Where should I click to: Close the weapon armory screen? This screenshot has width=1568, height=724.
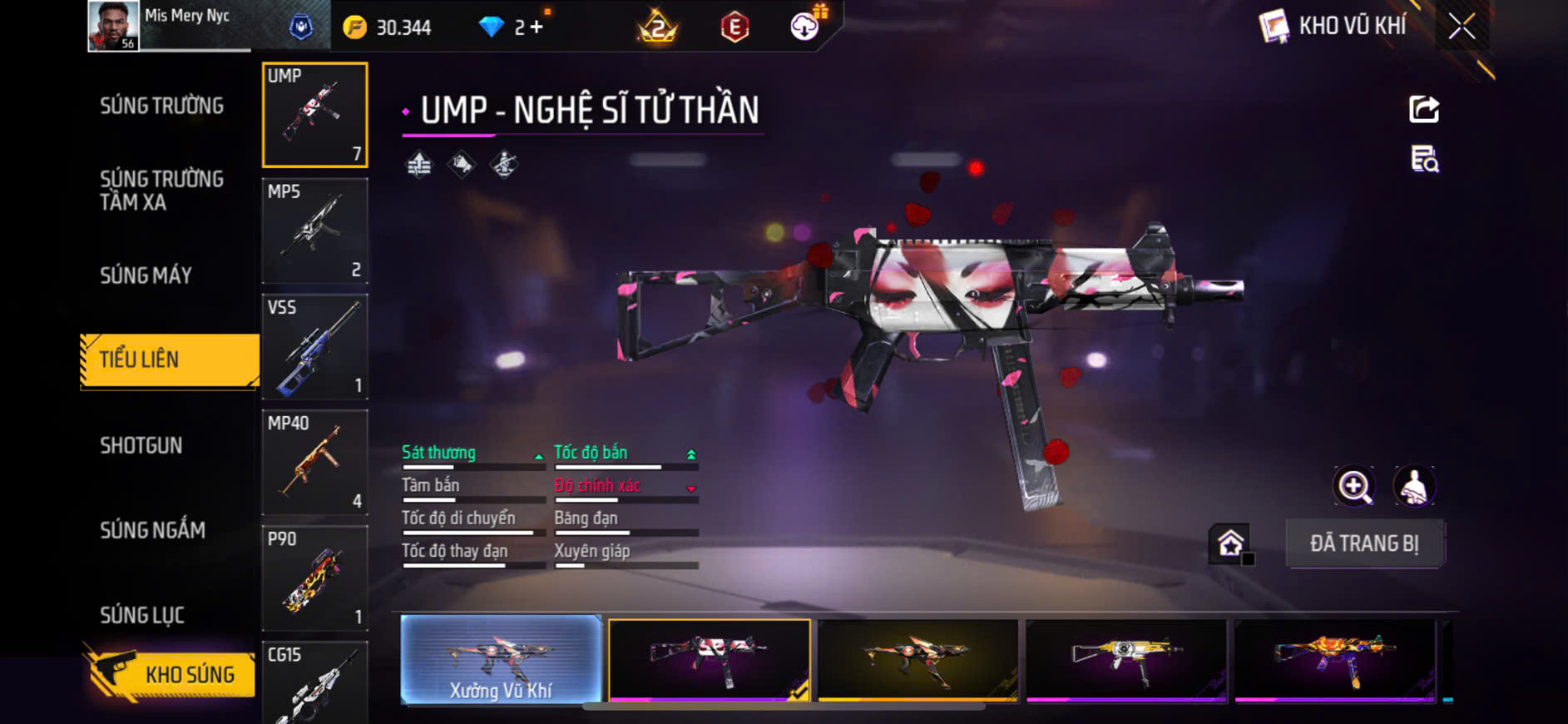point(1462,27)
